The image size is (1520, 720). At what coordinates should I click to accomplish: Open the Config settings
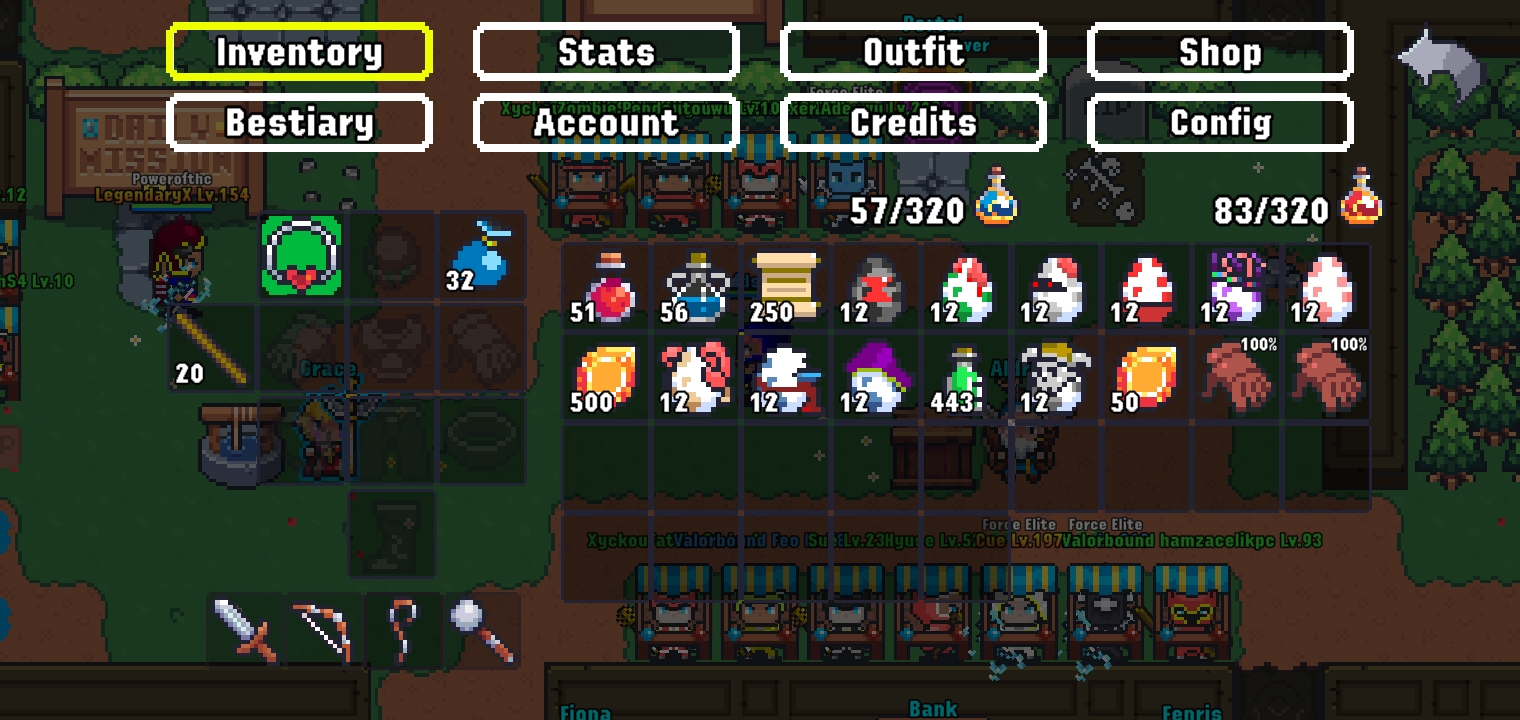tap(1221, 121)
